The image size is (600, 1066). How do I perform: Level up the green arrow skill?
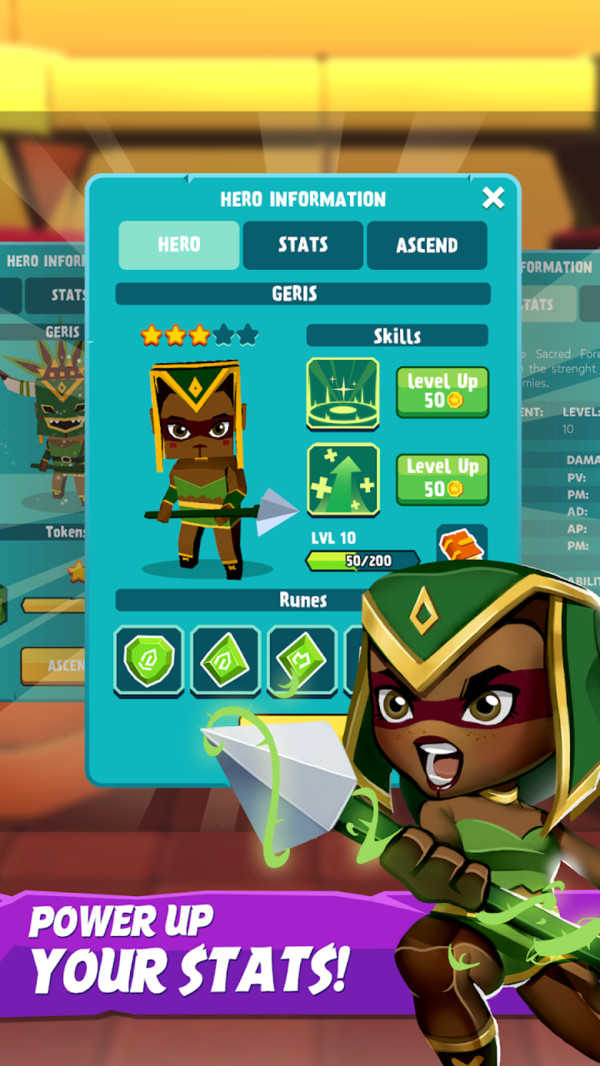(442, 478)
